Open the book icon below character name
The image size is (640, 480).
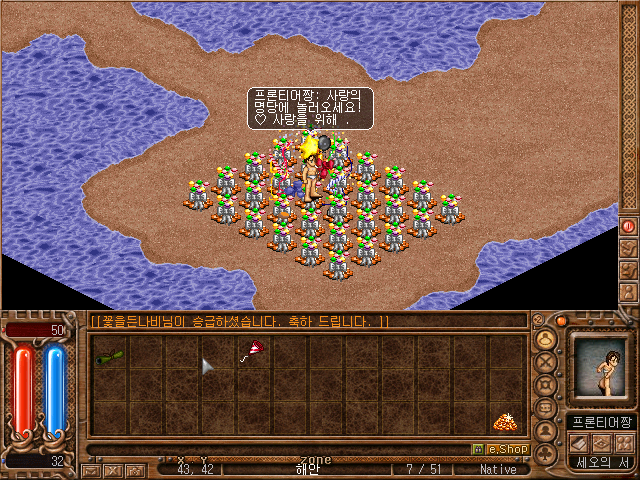pyautogui.click(x=578, y=443)
